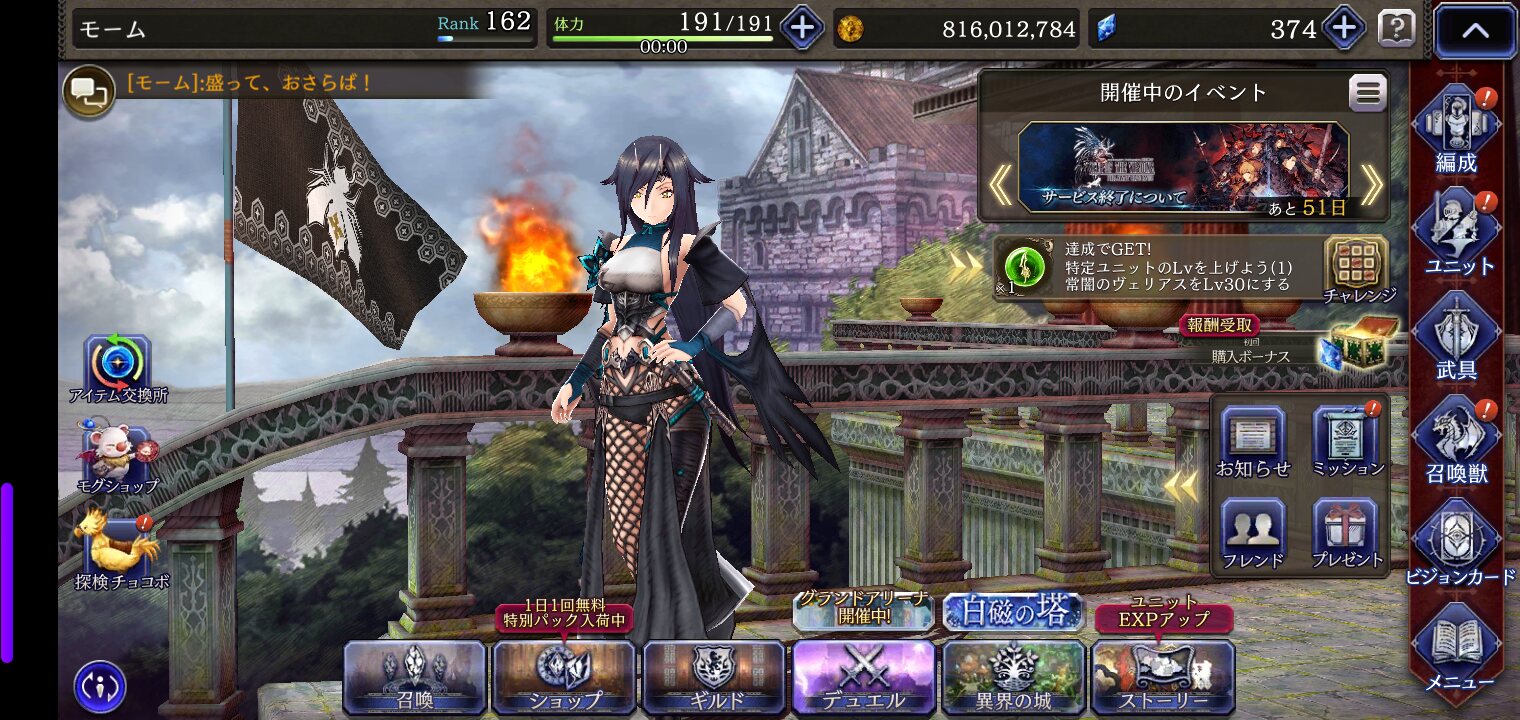Open 異界の城 castle
This screenshot has height=720, width=1520.
(1013, 678)
